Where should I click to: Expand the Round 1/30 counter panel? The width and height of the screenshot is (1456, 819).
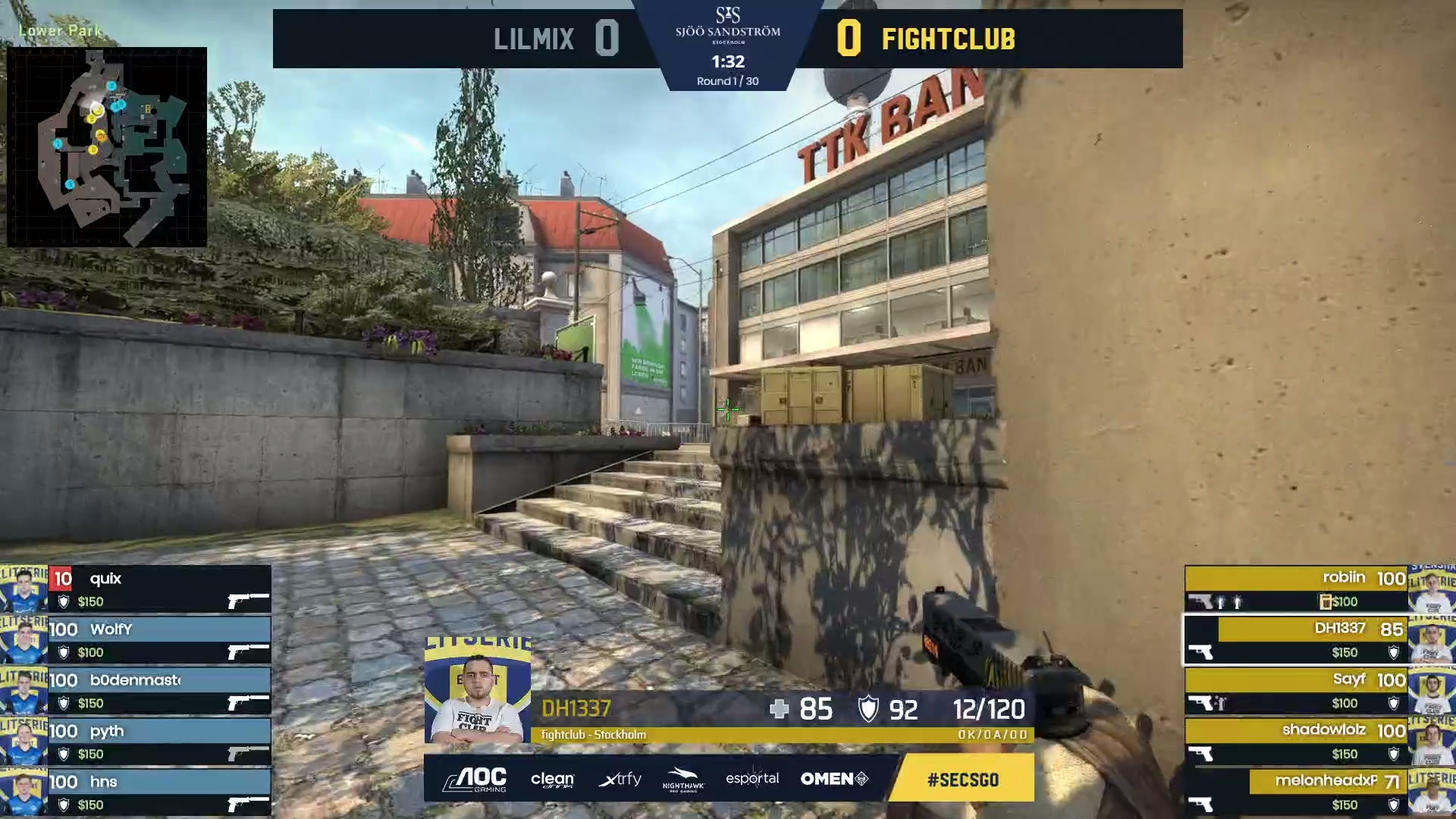click(726, 80)
